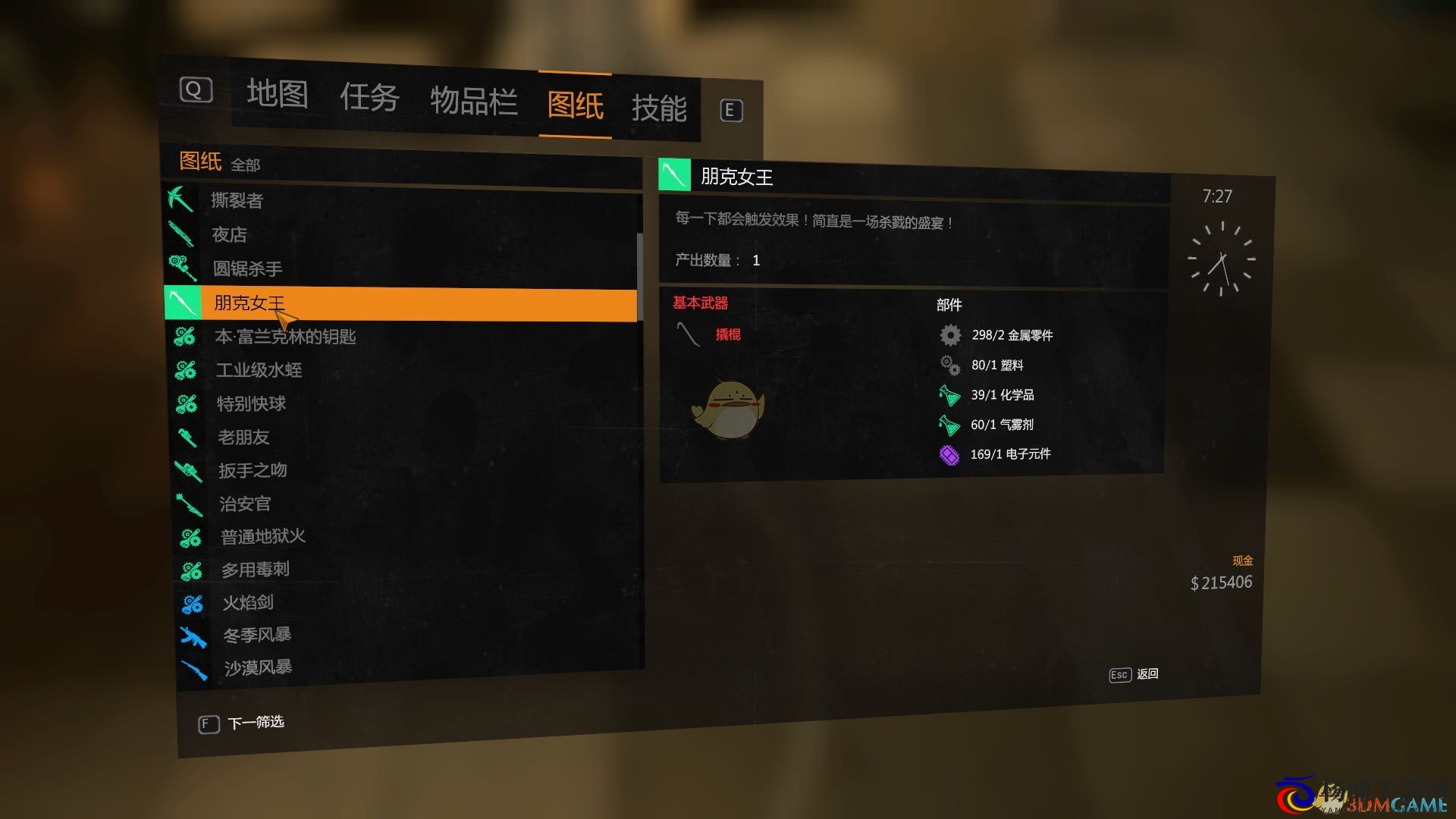Select the 图纸 blueprints tab
The width and height of the screenshot is (1456, 819).
[x=576, y=105]
